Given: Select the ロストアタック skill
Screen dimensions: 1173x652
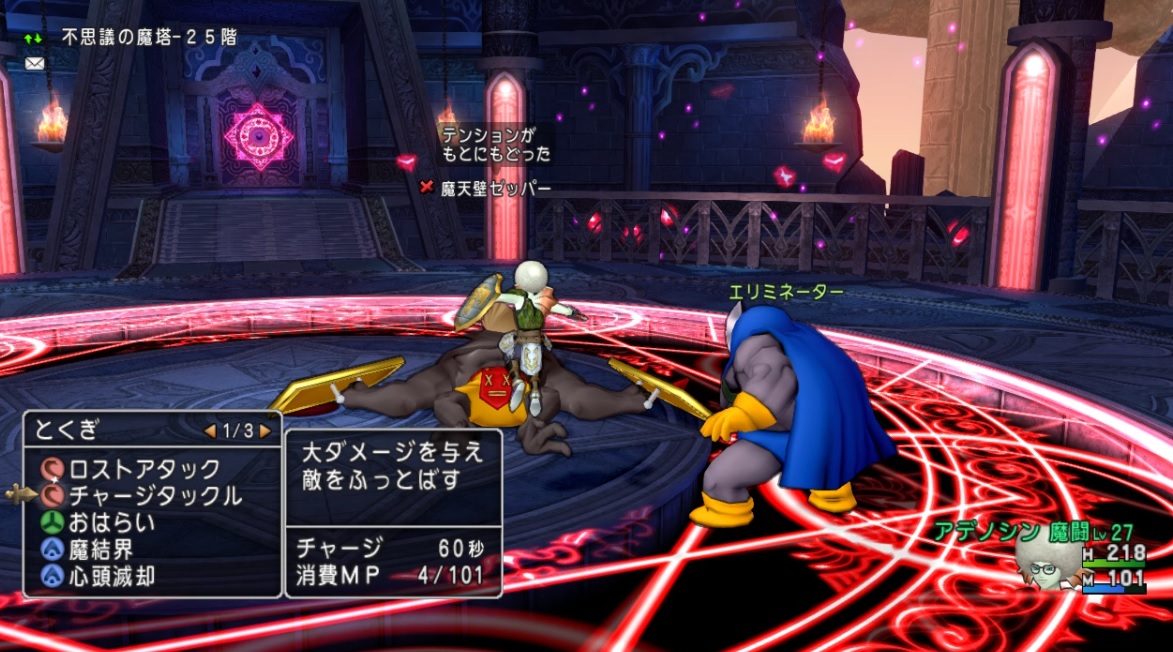Looking at the screenshot, I should click(143, 468).
